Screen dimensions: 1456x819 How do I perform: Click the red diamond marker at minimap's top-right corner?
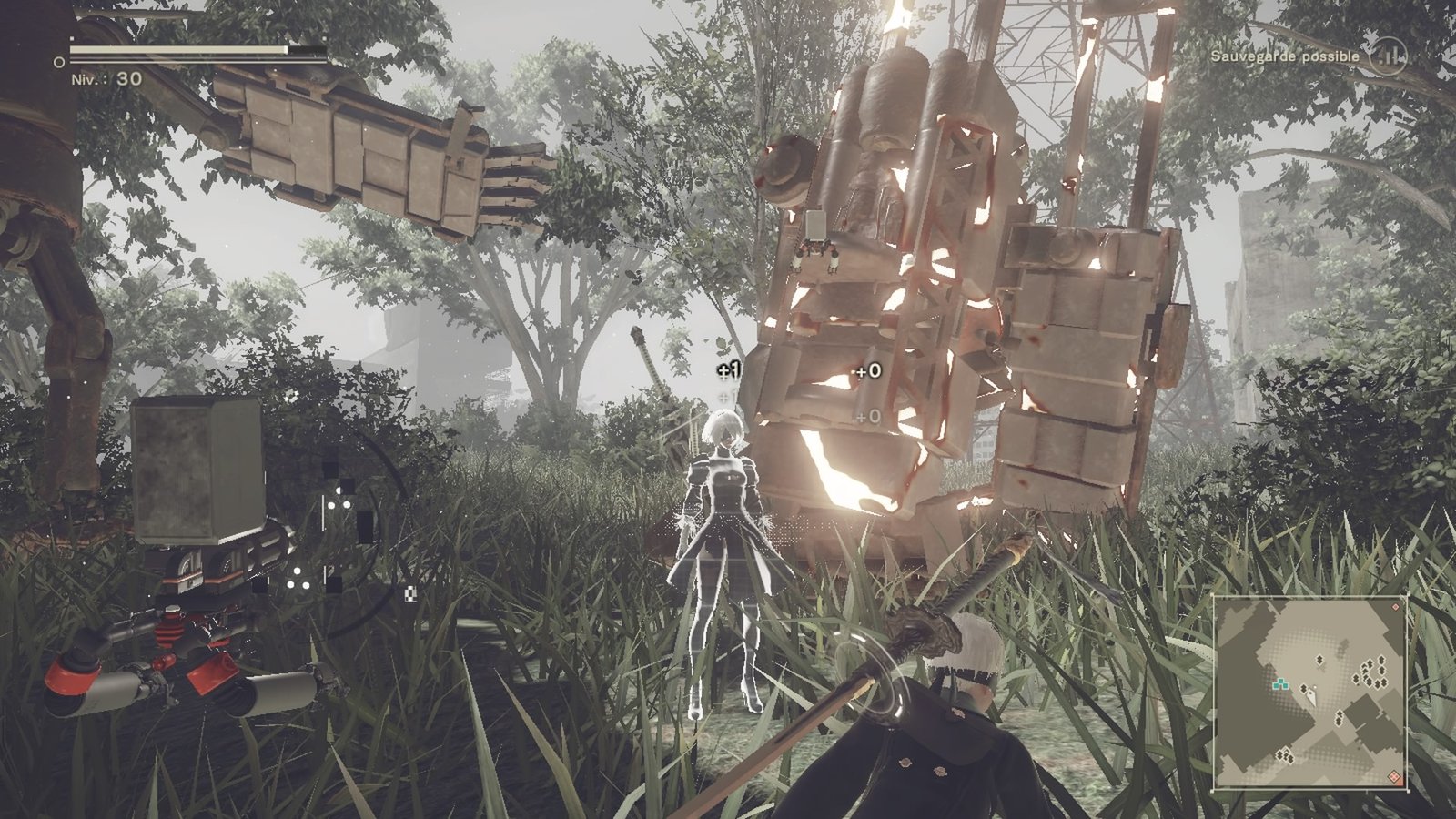(1395, 607)
